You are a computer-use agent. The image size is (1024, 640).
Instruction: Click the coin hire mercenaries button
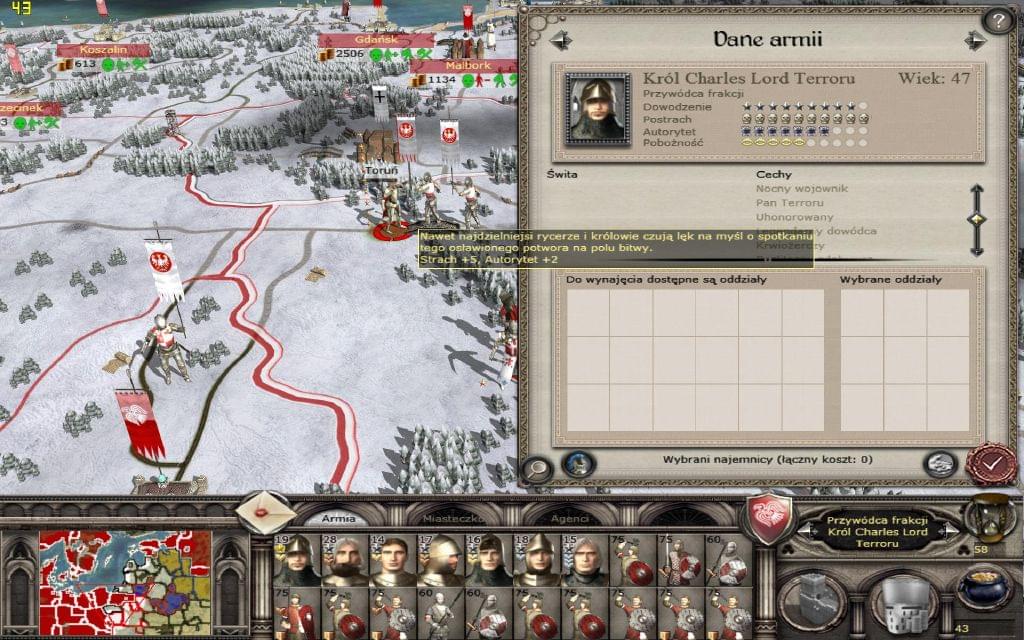pyautogui.click(x=938, y=463)
